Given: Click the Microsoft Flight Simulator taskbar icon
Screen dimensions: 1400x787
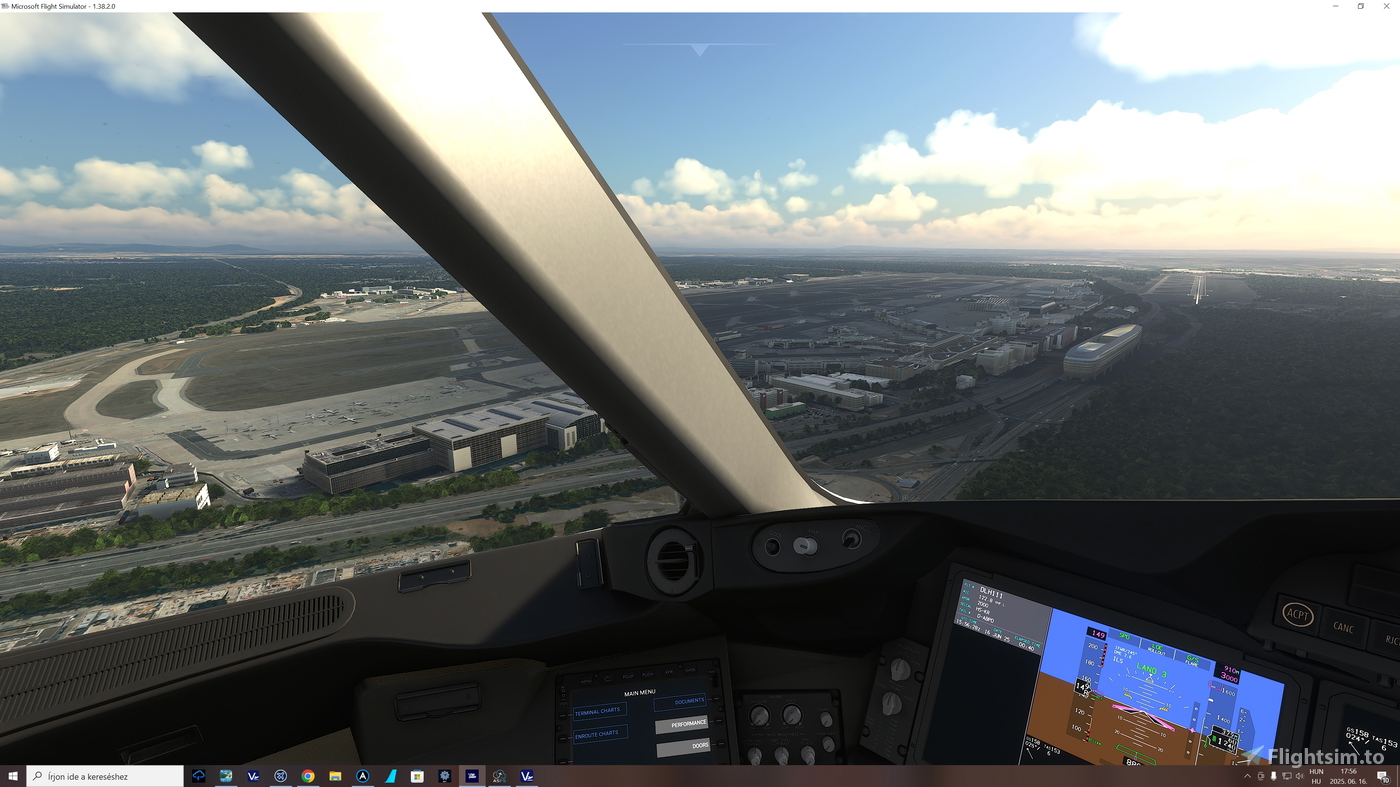Looking at the screenshot, I should tap(471, 775).
